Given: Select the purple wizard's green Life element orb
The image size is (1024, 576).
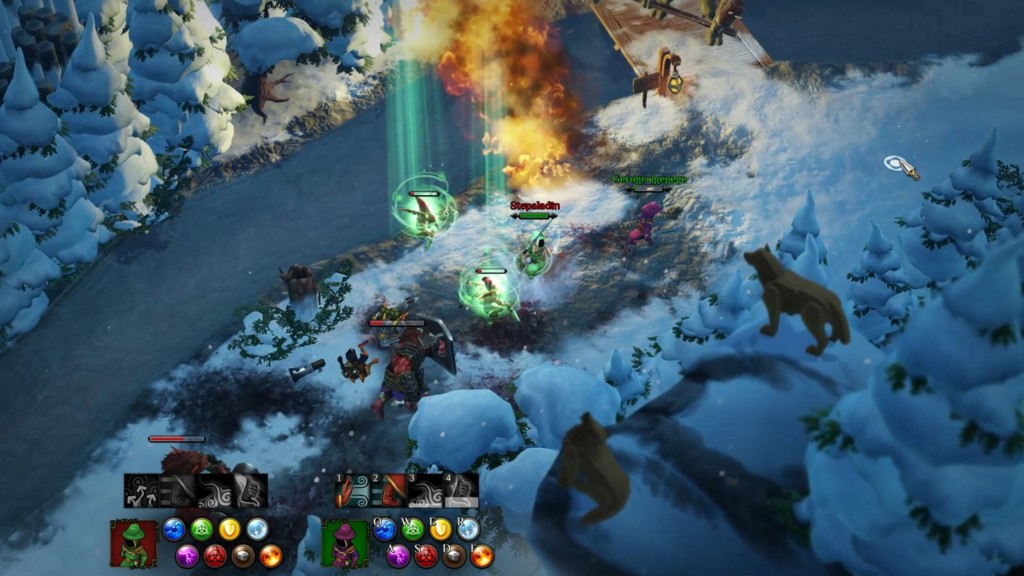Looking at the screenshot, I should click(412, 530).
